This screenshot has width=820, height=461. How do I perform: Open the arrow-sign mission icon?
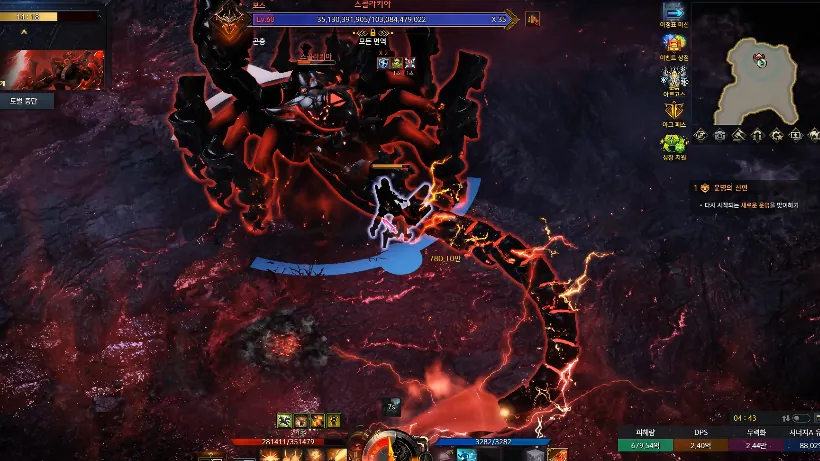click(673, 15)
